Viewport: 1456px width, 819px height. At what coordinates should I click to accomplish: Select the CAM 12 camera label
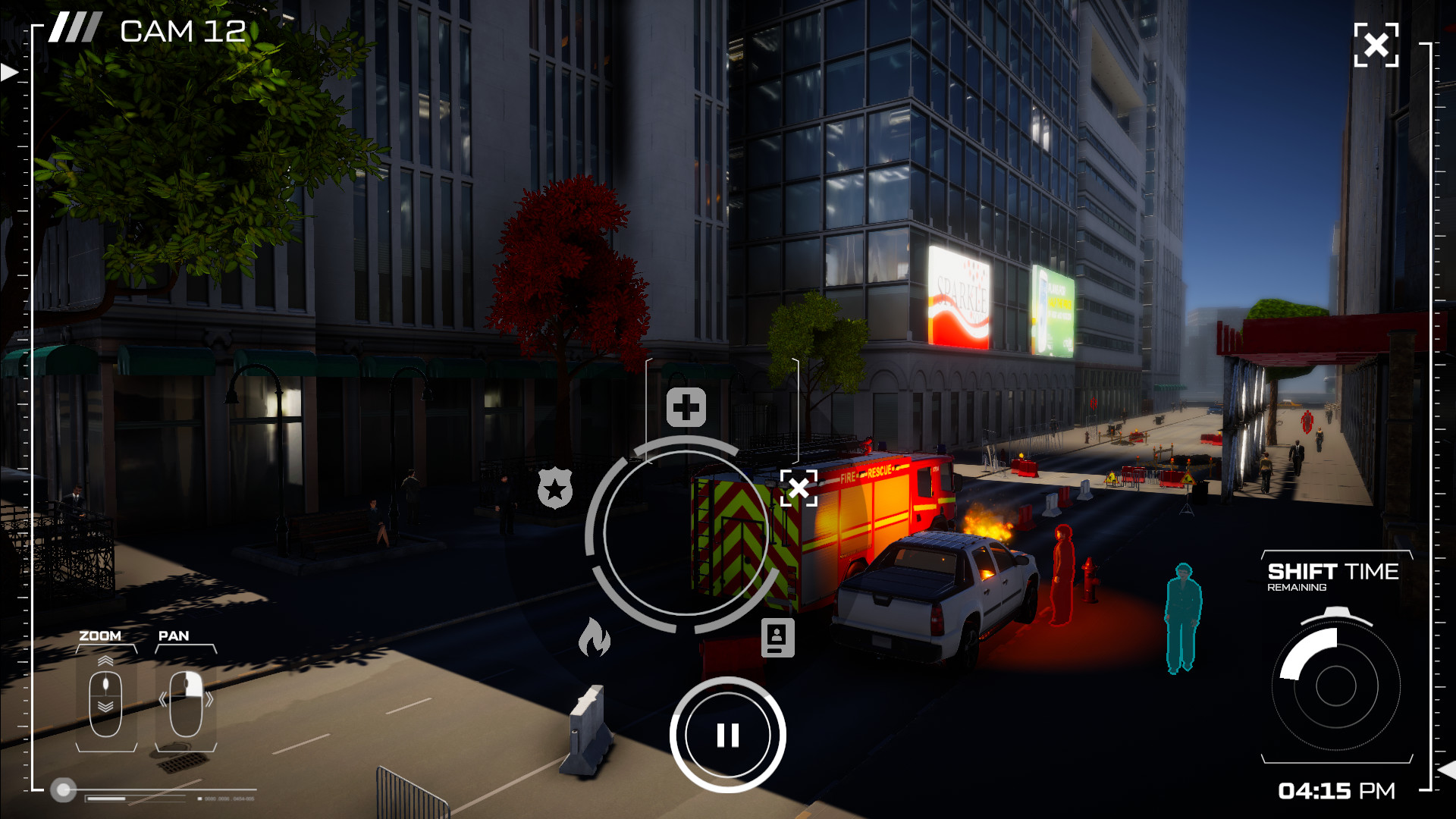coord(182,32)
